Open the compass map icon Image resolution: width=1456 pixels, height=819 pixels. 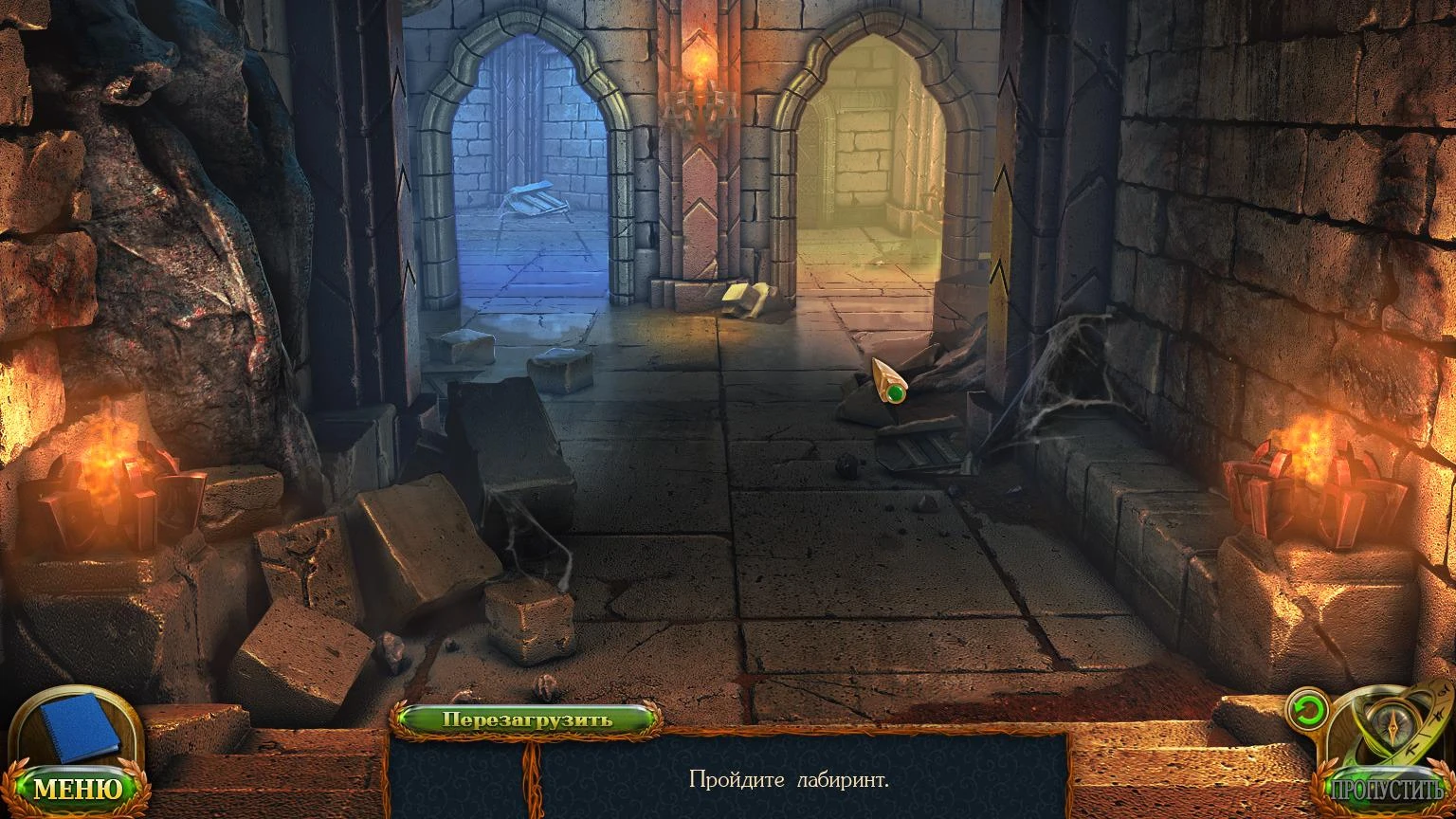click(1390, 724)
